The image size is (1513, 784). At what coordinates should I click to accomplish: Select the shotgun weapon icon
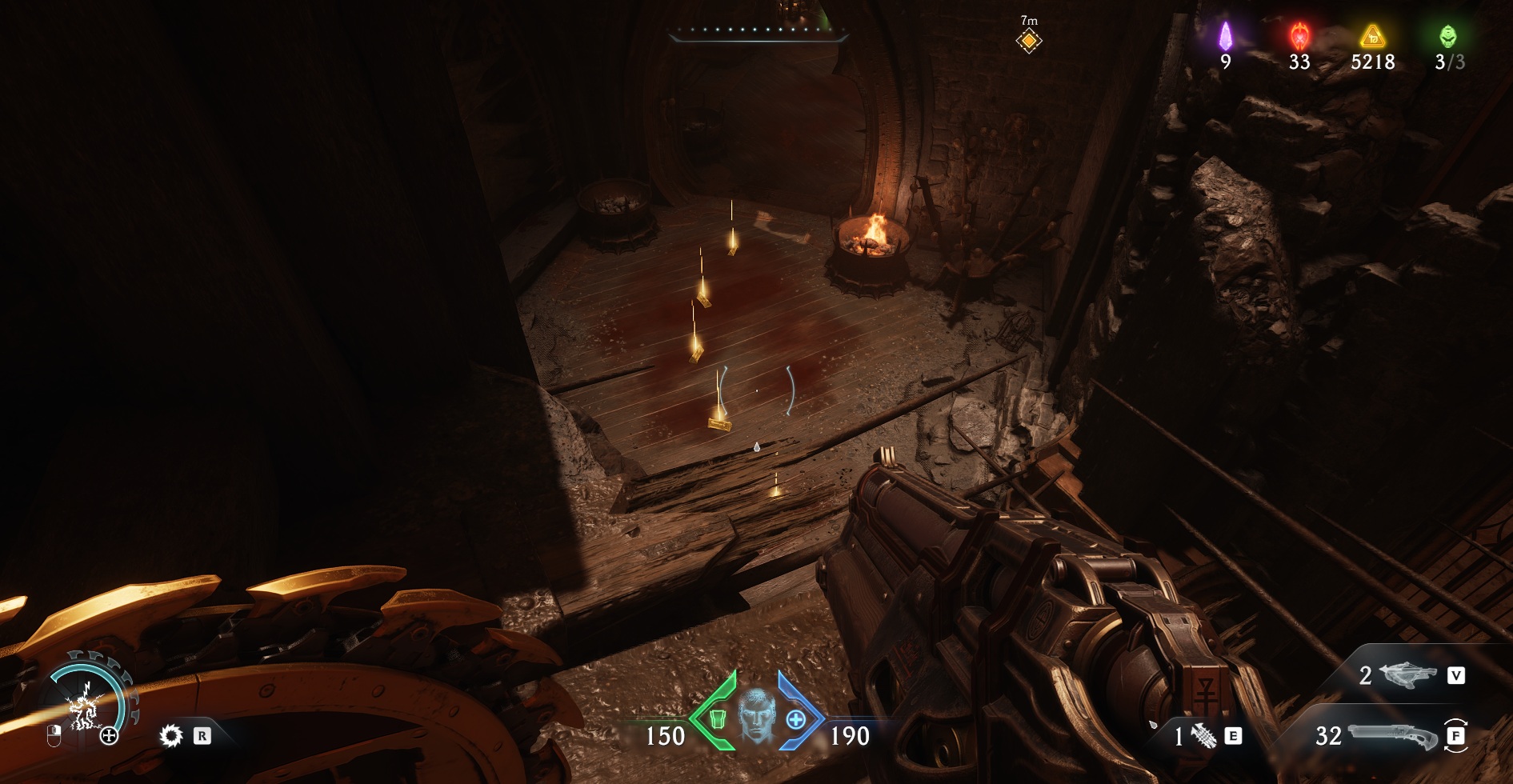coord(1393,735)
